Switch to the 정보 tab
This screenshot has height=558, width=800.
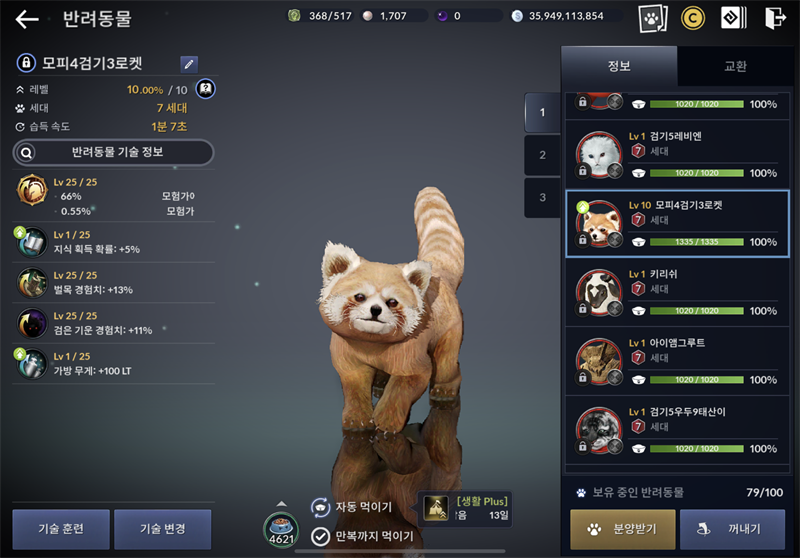coord(619,66)
